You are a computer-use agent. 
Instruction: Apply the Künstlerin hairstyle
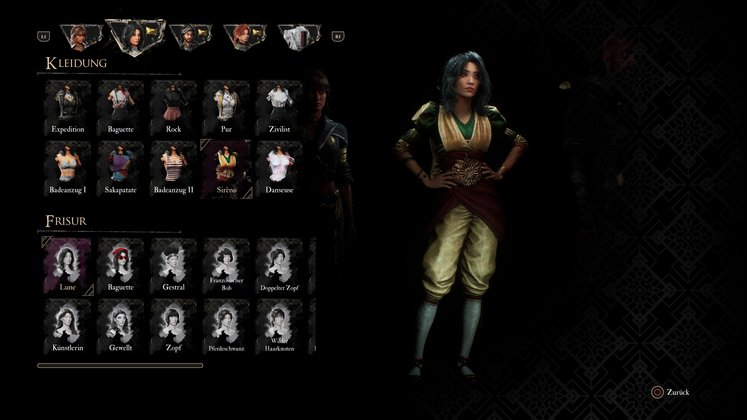point(68,327)
